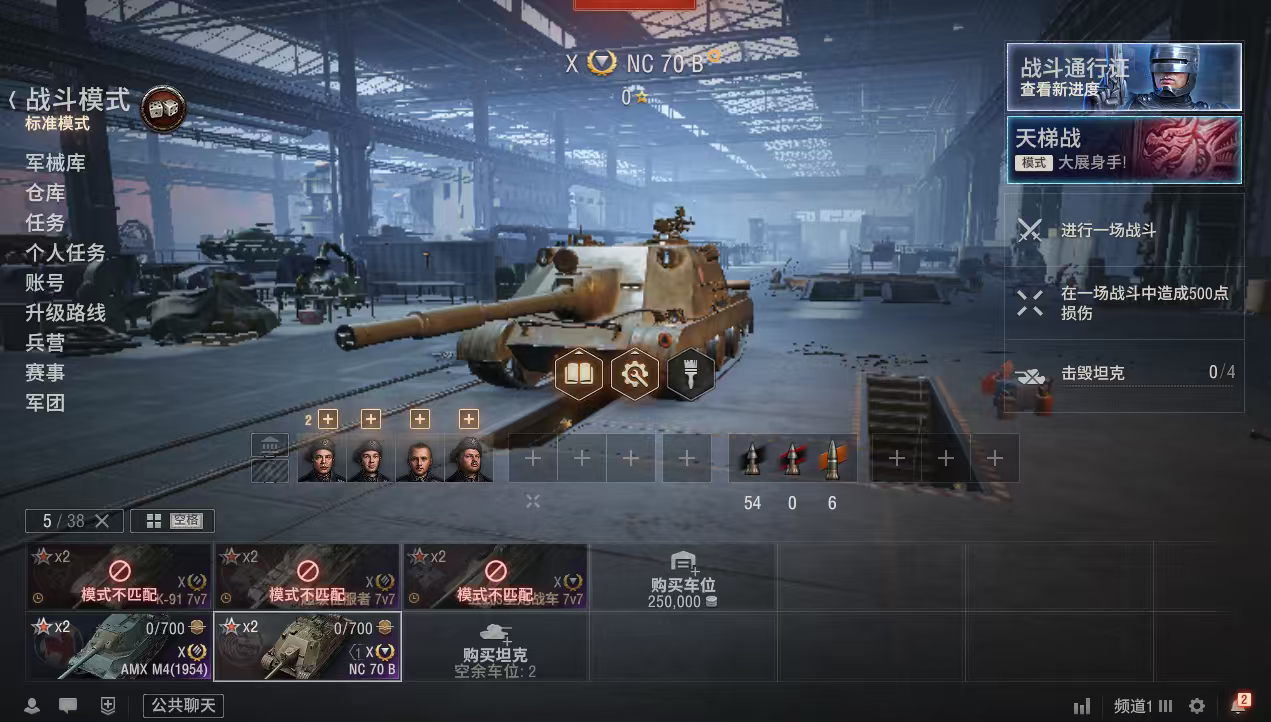Open the 任务 missions page

(46, 223)
